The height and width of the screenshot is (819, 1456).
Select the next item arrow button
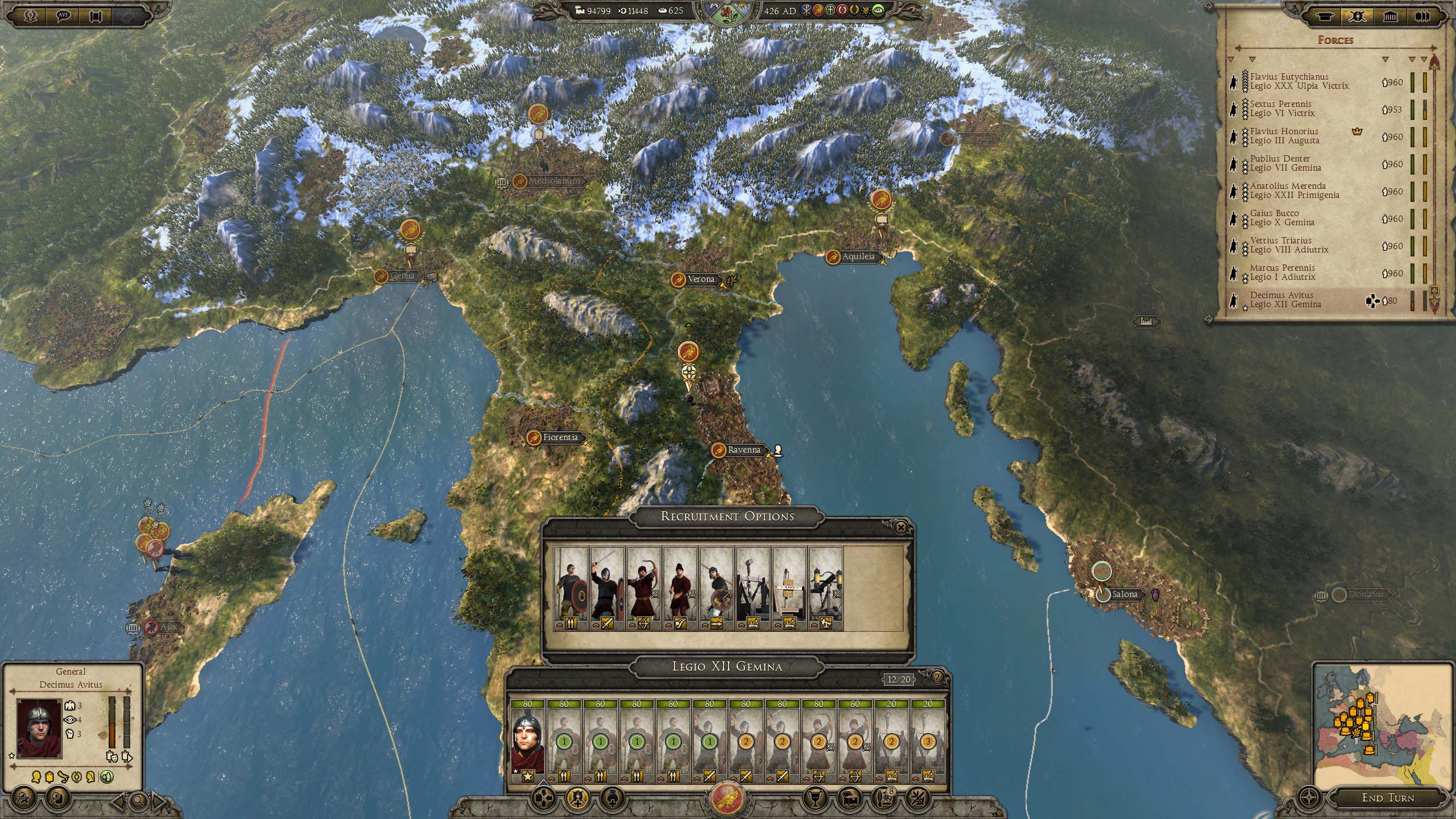pos(159,801)
